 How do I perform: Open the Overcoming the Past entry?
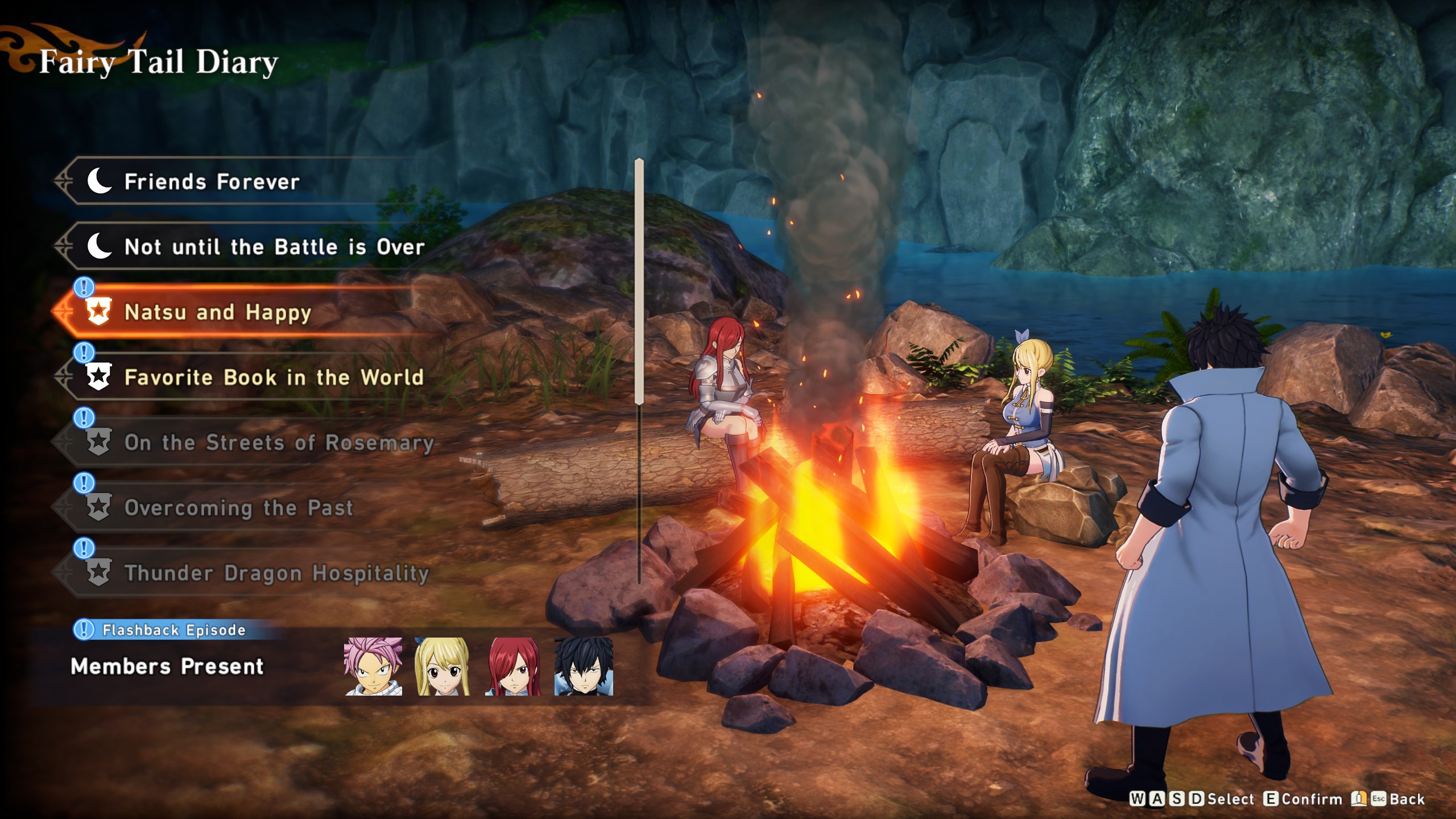point(238,508)
